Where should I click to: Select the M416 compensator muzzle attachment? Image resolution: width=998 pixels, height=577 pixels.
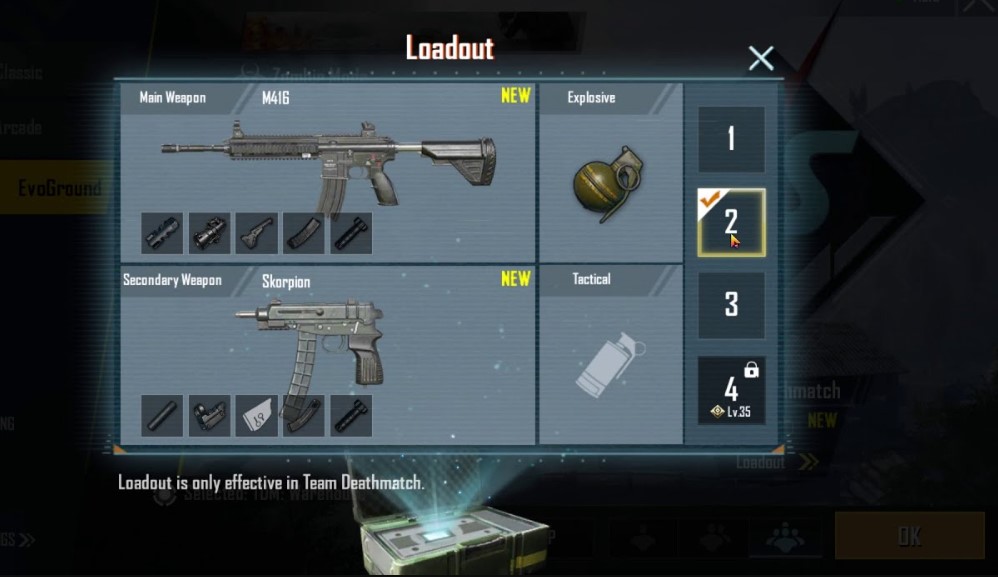(x=162, y=233)
